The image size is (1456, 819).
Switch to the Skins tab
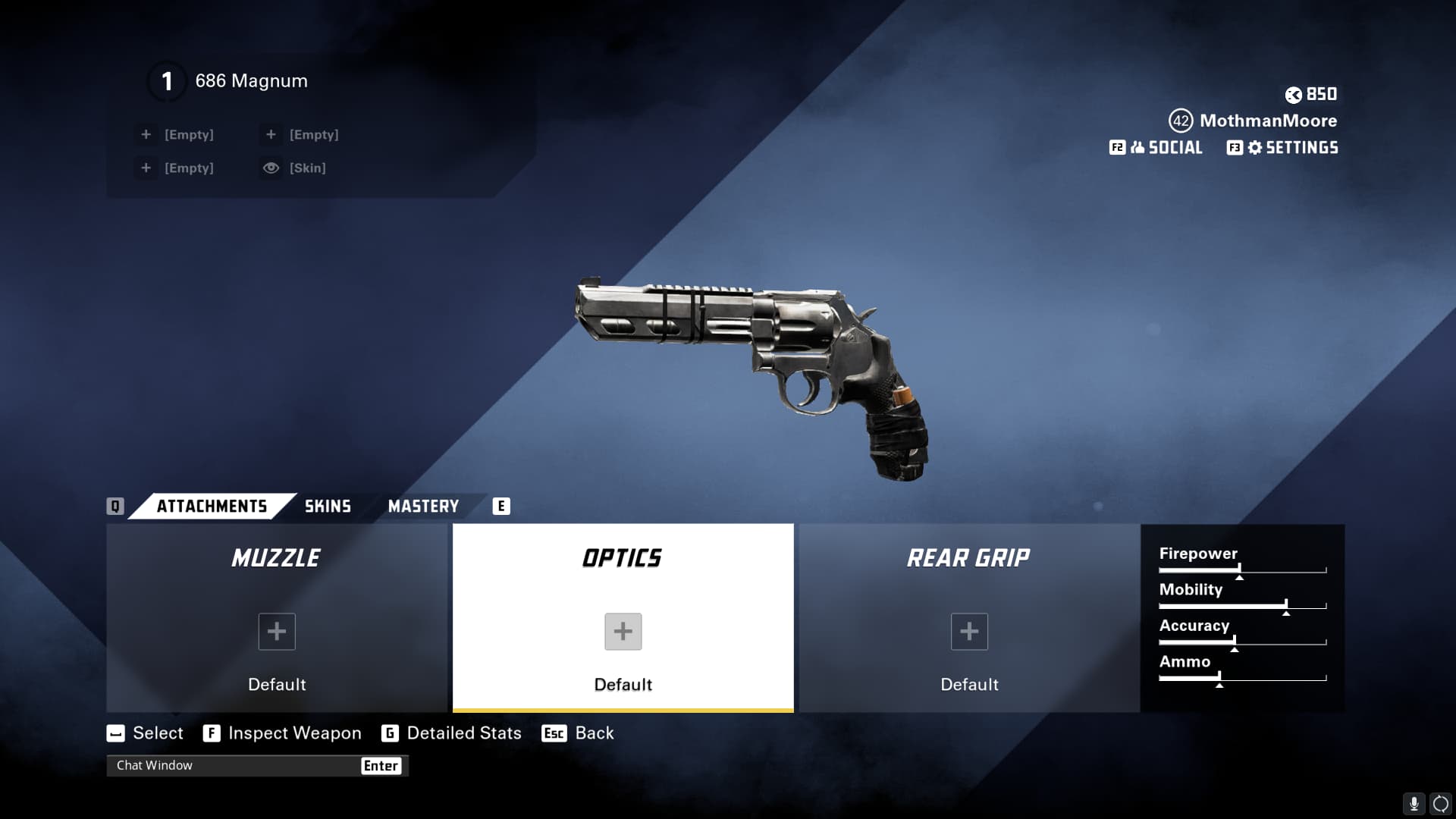click(328, 507)
